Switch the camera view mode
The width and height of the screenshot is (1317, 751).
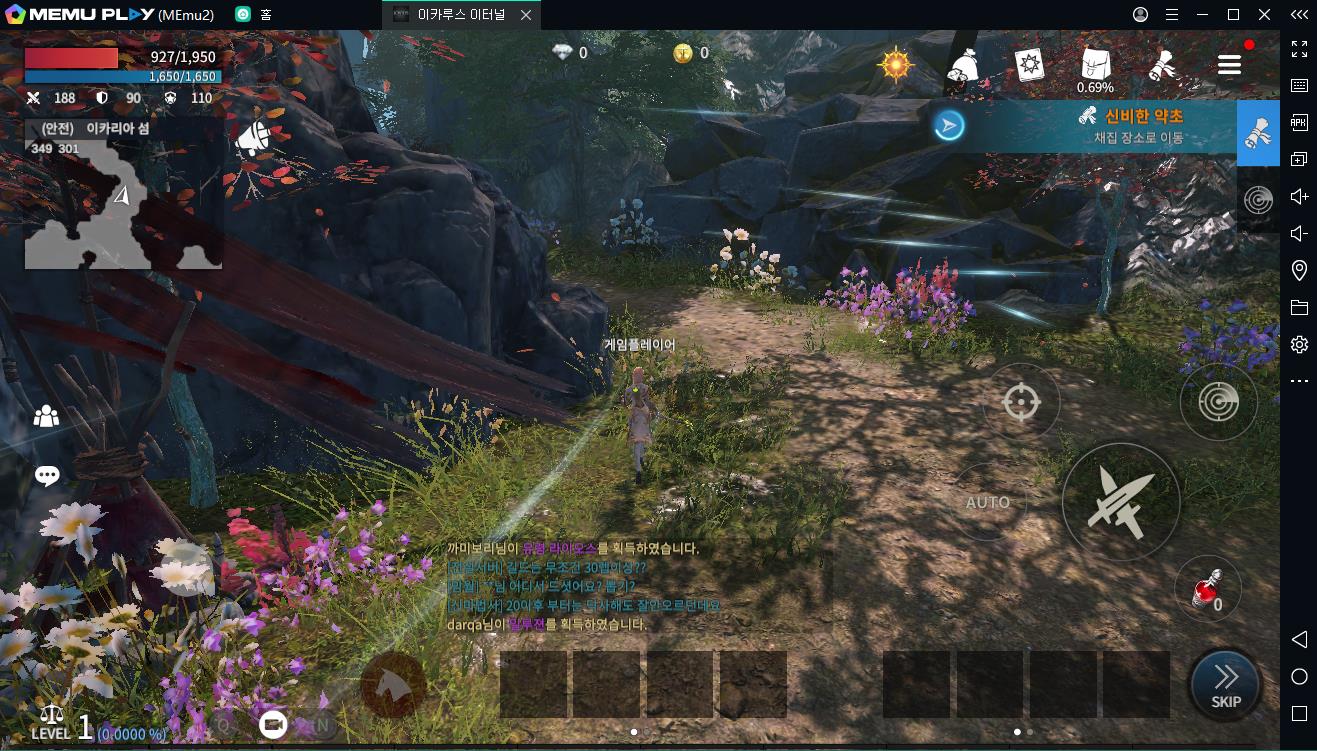[273, 725]
